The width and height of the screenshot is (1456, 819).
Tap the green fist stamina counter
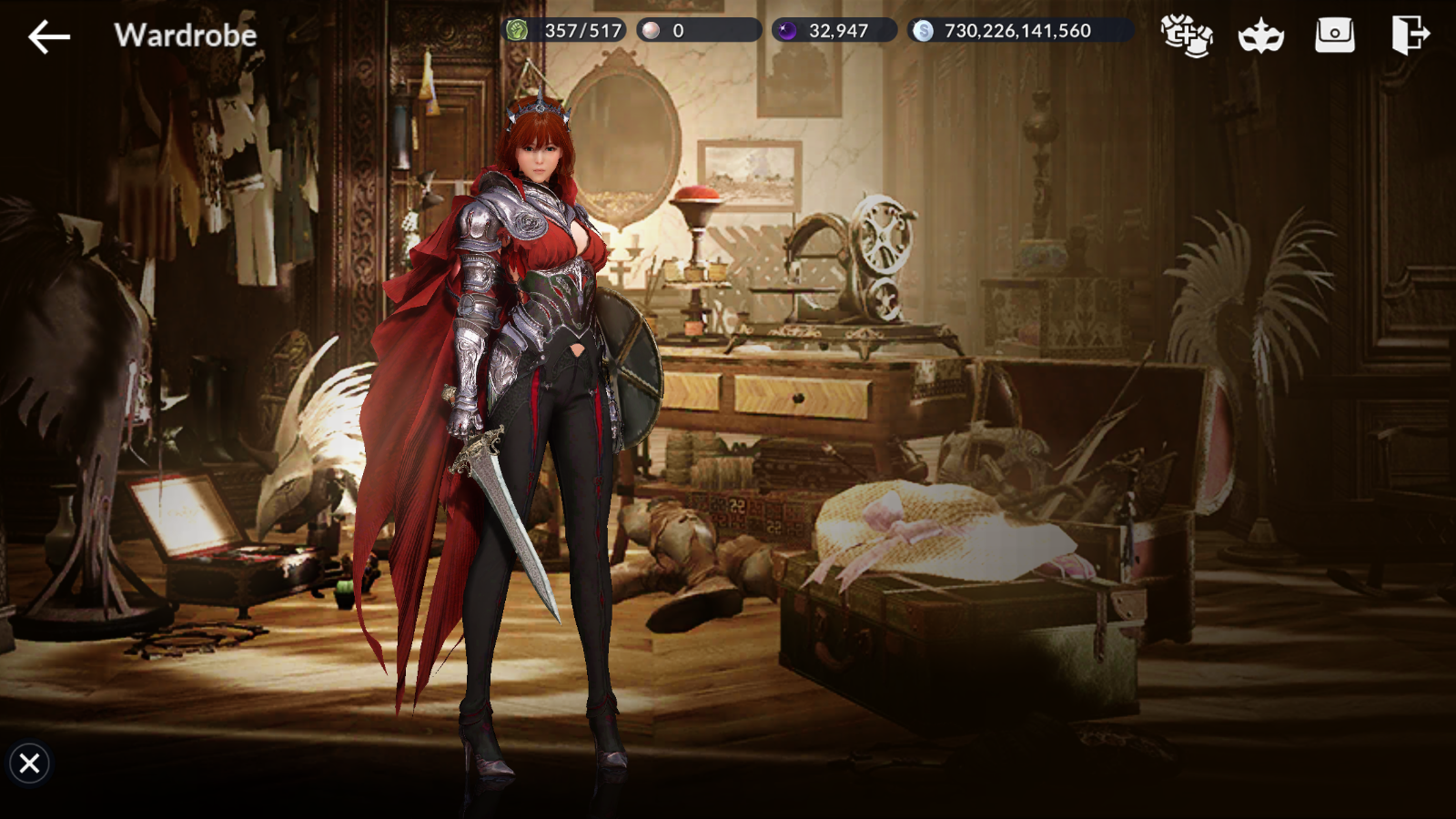pyautogui.click(x=564, y=31)
